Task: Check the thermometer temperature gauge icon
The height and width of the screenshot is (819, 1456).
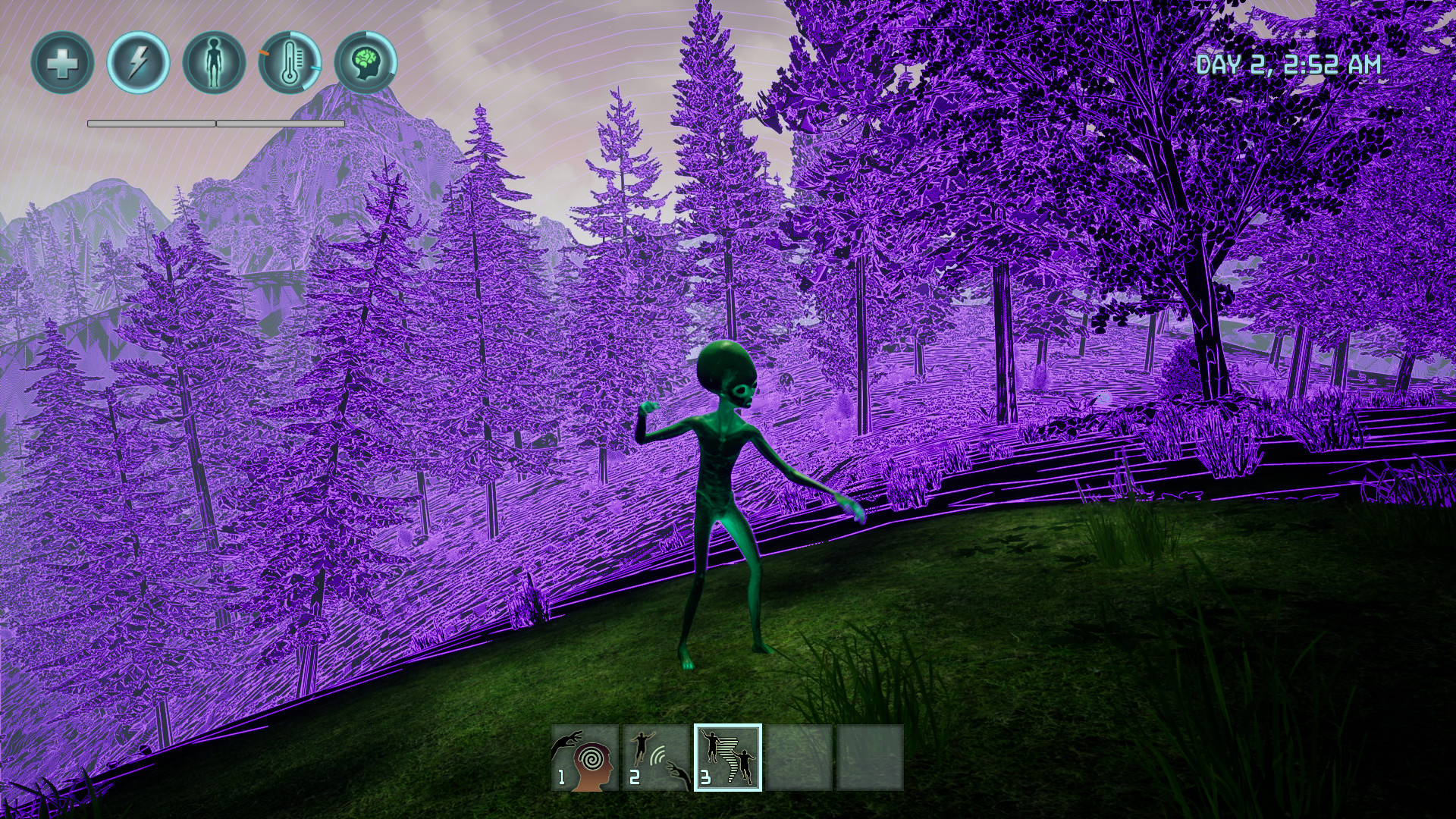Action: (289, 64)
